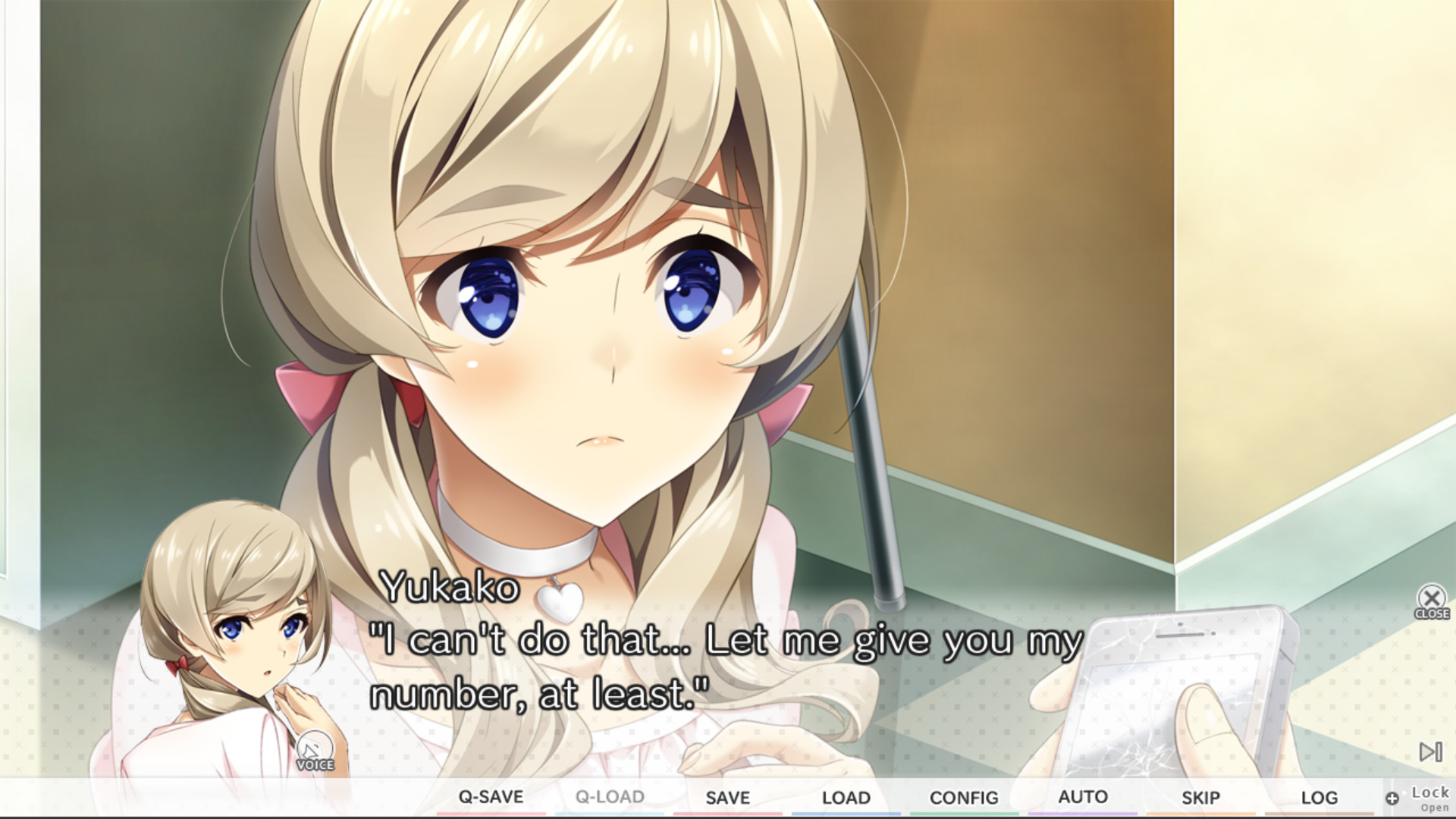Quick save using the Q-SAVE button
Screen dimensions: 1456x819
tap(493, 797)
